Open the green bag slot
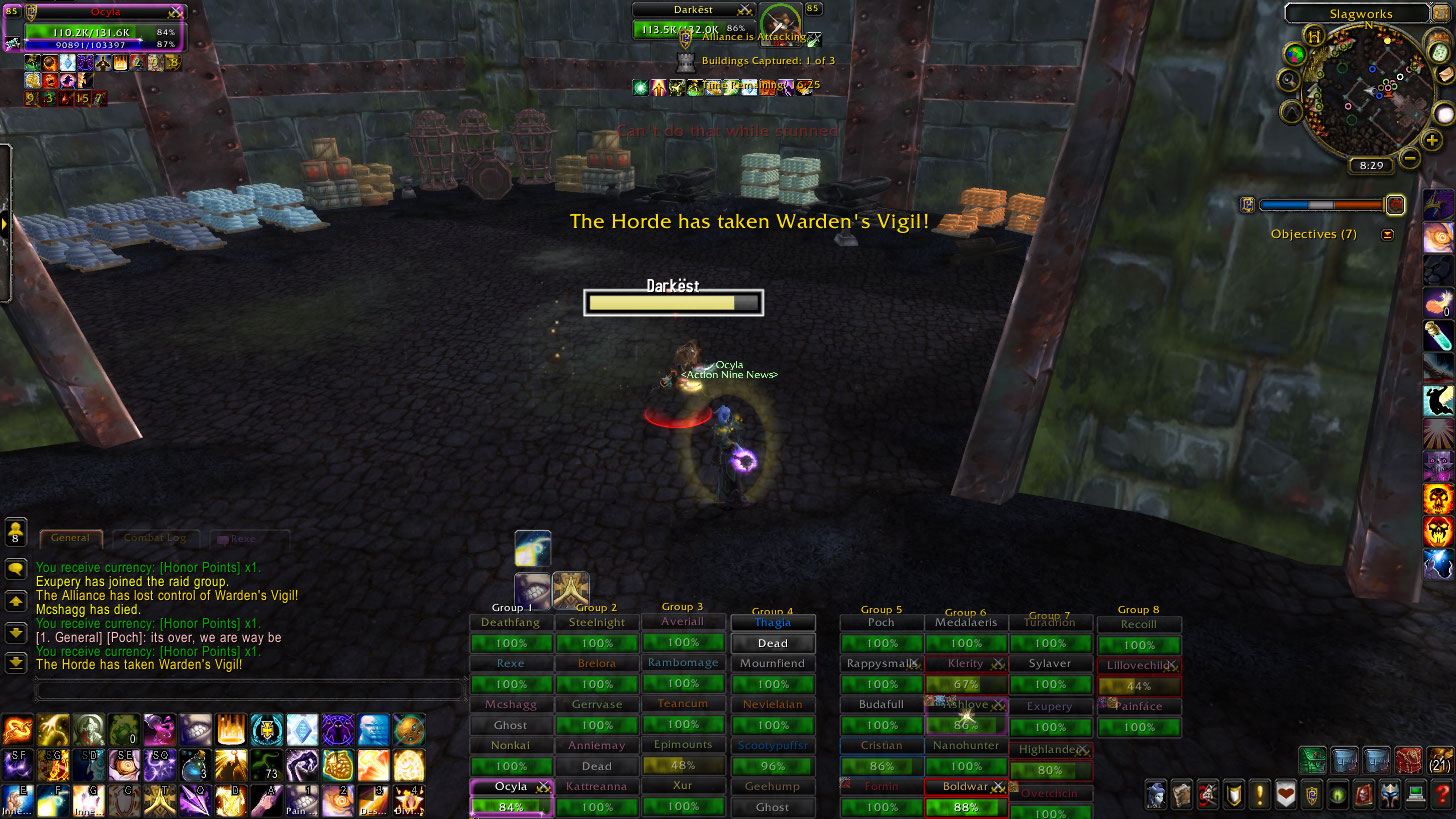 [1312, 760]
